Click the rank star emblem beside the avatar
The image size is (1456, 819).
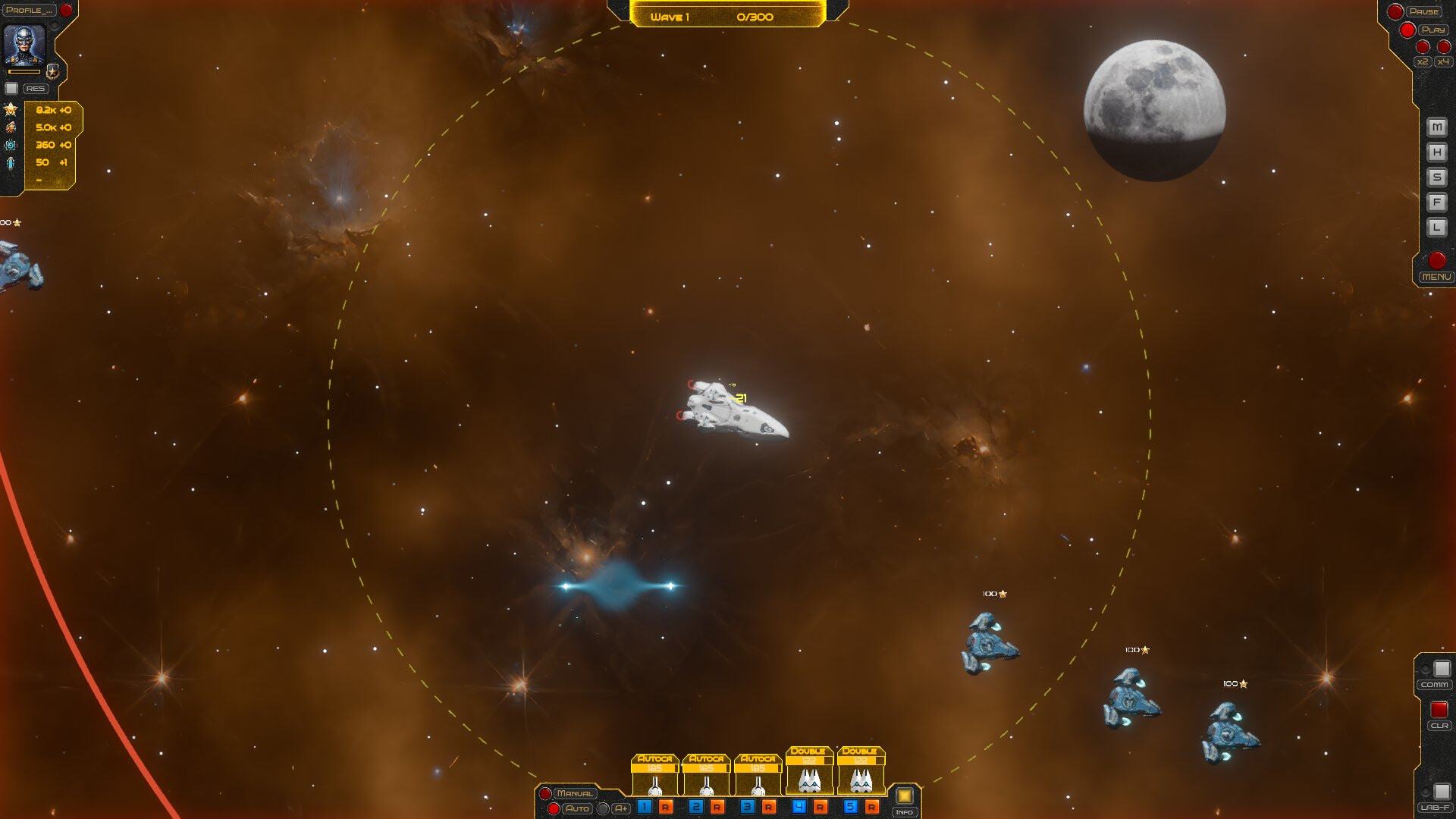pos(53,72)
